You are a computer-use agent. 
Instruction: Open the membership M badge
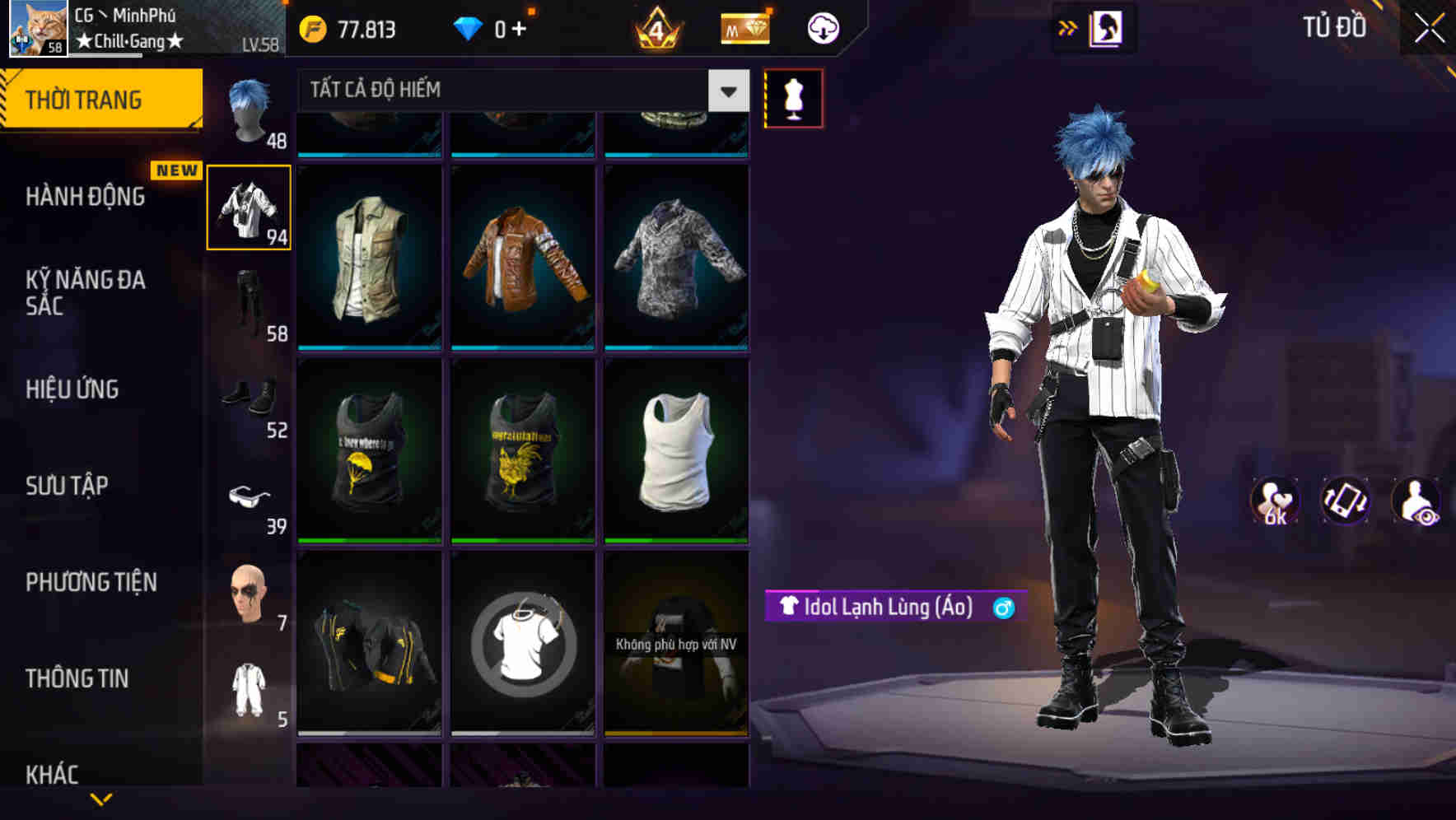coord(744,27)
